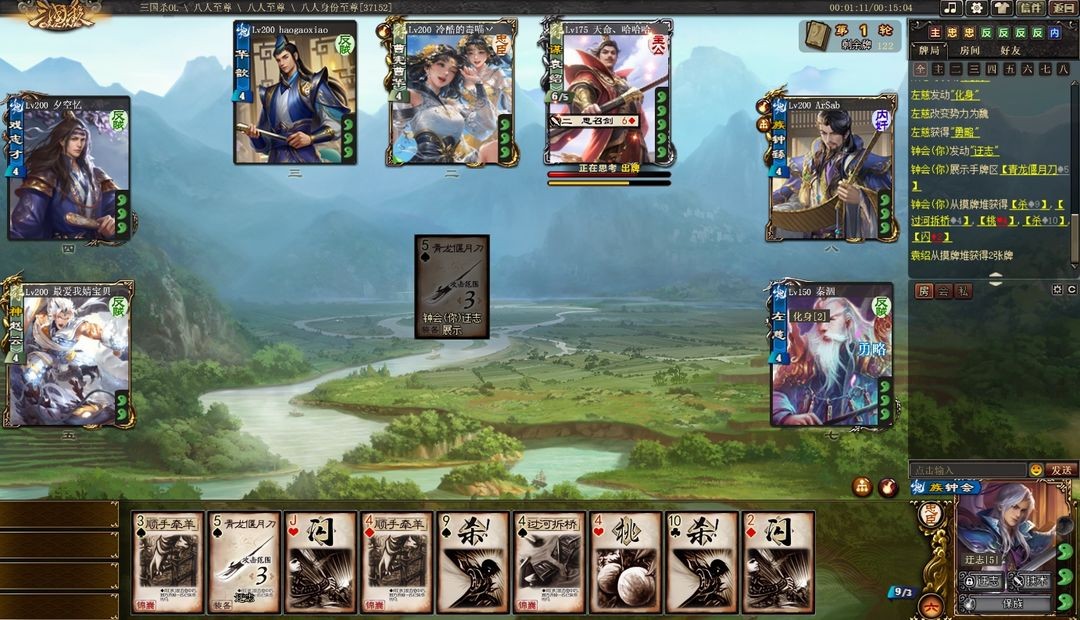Select the Jack of hearts 闪 card

point(320,562)
